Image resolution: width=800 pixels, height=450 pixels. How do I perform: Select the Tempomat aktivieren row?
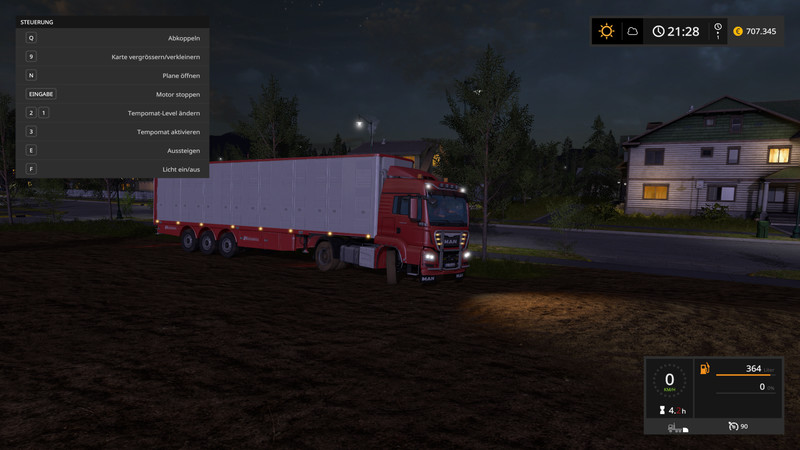(x=112, y=131)
